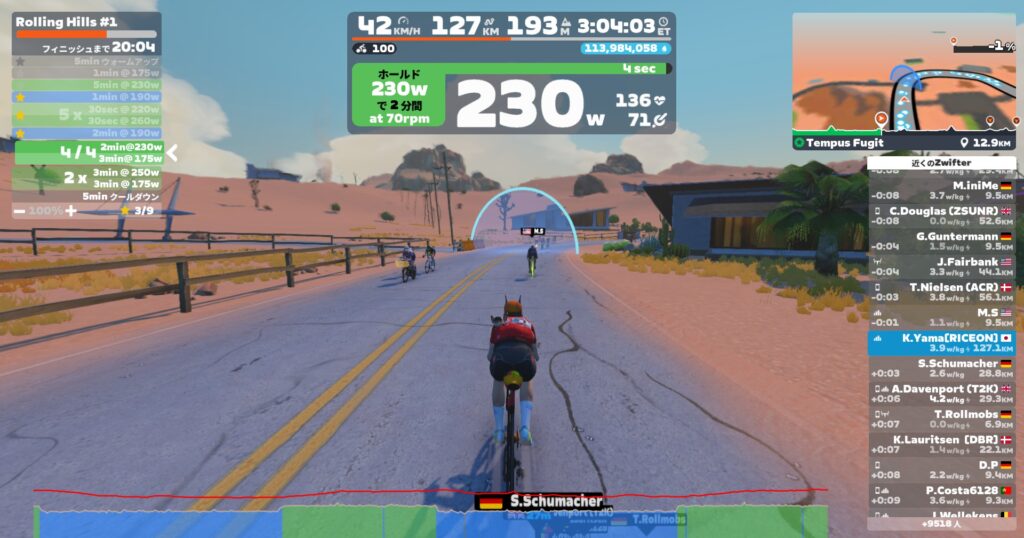The height and width of the screenshot is (538, 1024).
Task: Select A.Davenport (T2K) from nearby riders
Action: [942, 394]
